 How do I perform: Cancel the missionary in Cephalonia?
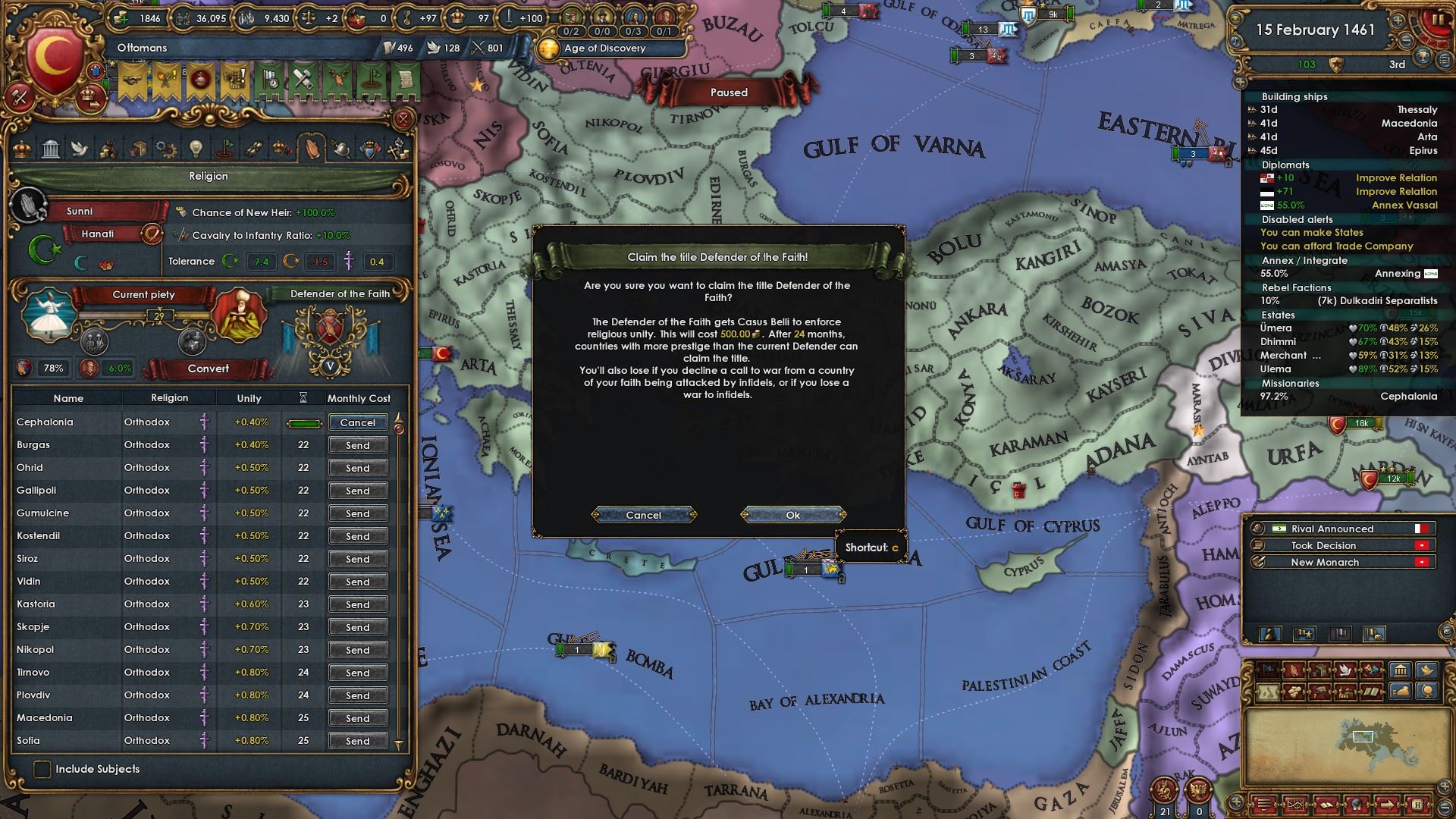[357, 422]
